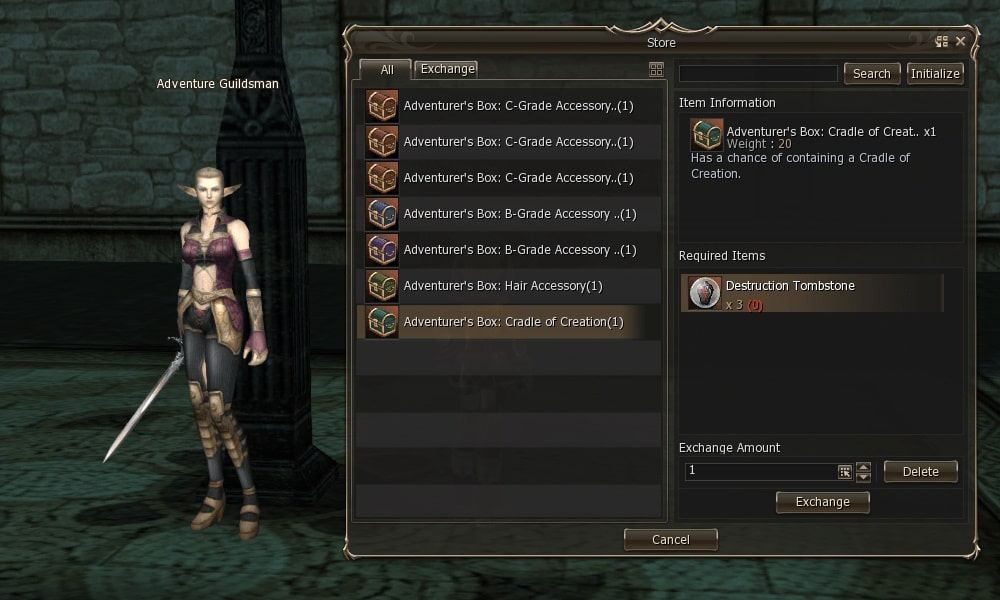Viewport: 1000px width, 600px height.
Task: Close the Store window with X
Action: click(961, 42)
